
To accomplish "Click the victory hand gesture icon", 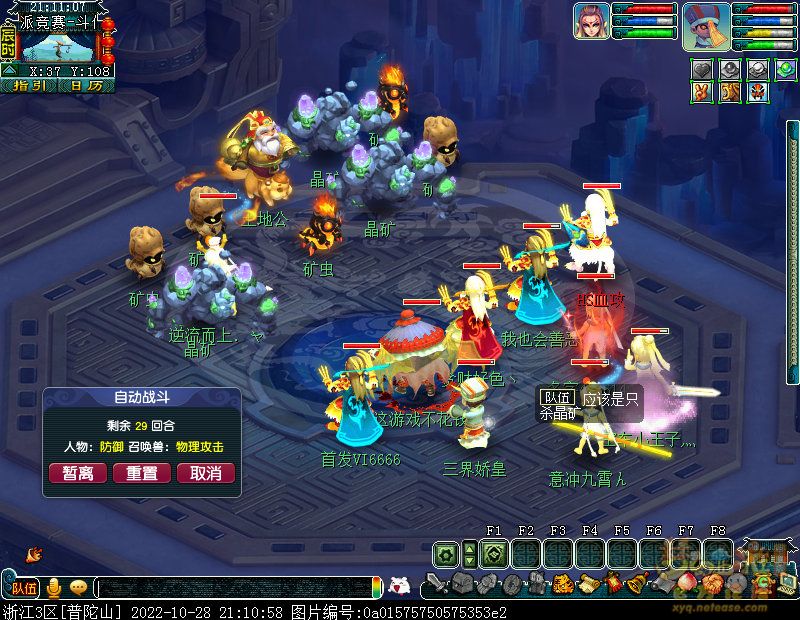I will (x=703, y=92).
